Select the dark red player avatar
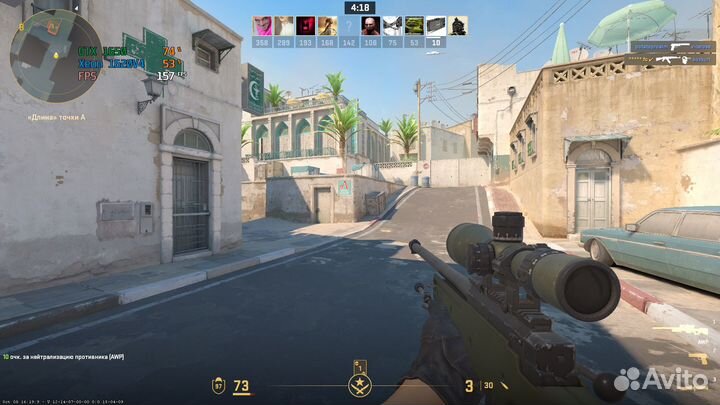This screenshot has height=405, width=720. pos(305,26)
